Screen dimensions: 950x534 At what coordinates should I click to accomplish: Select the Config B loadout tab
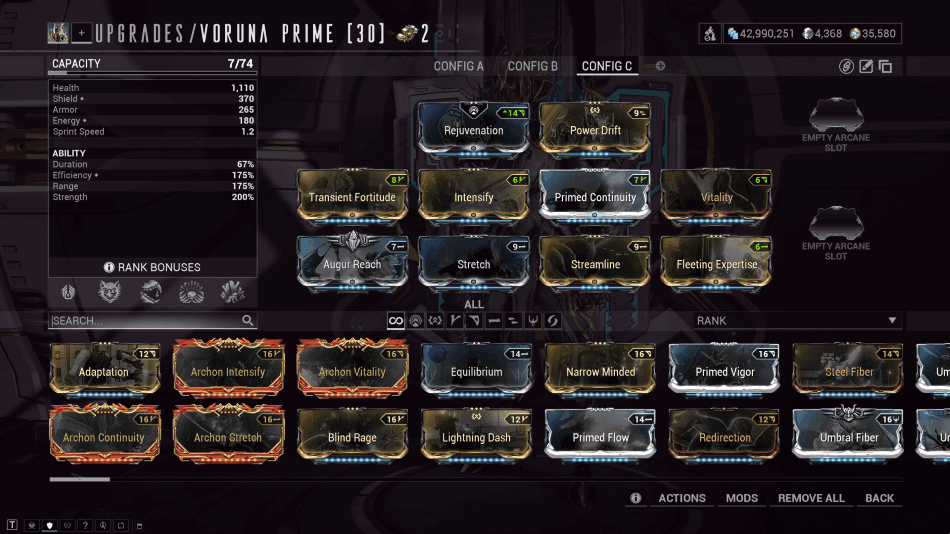pyautogui.click(x=533, y=66)
